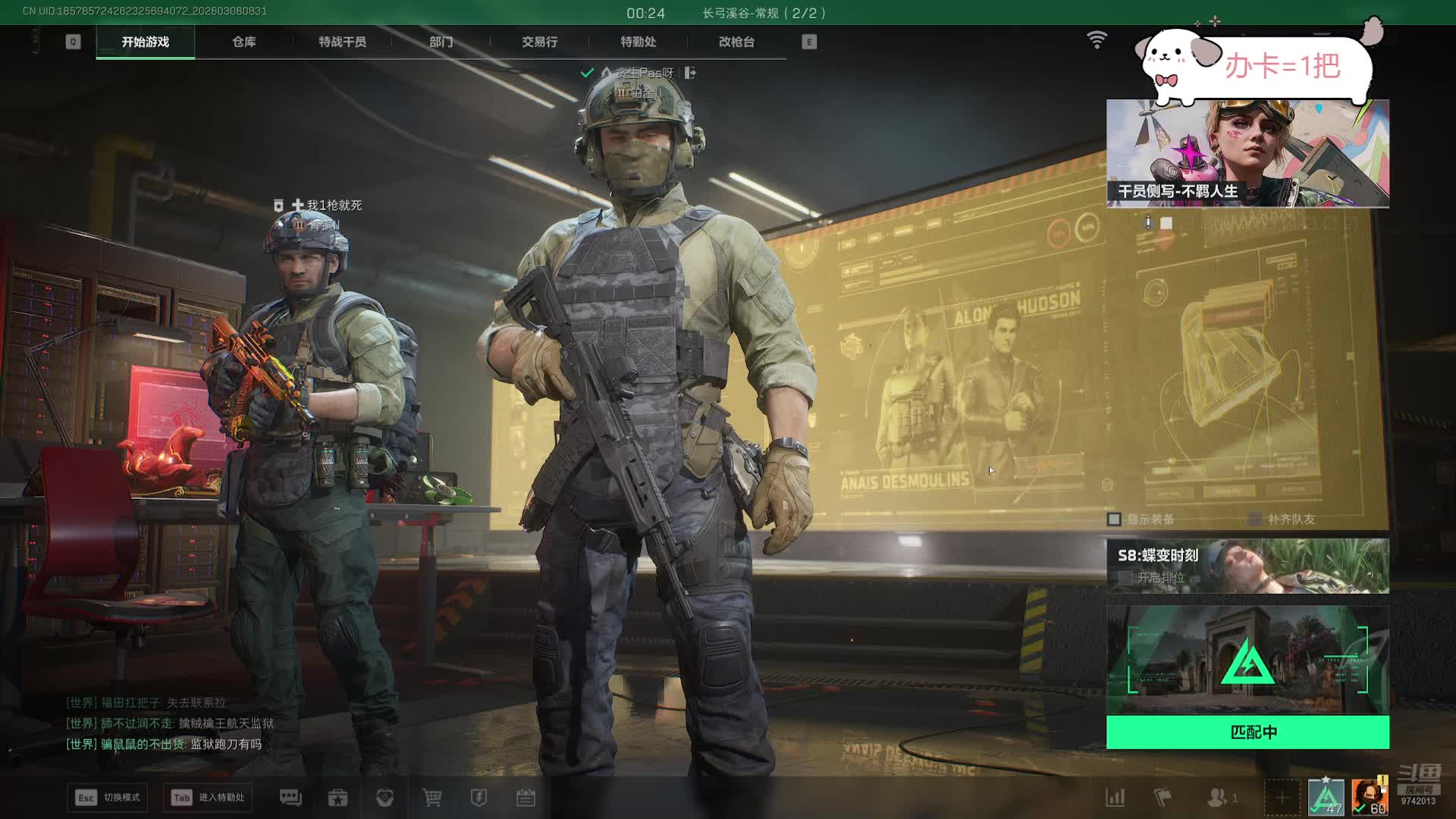The width and height of the screenshot is (1456, 819).
Task: Open the chat speech-bubble icon
Action: (290, 797)
